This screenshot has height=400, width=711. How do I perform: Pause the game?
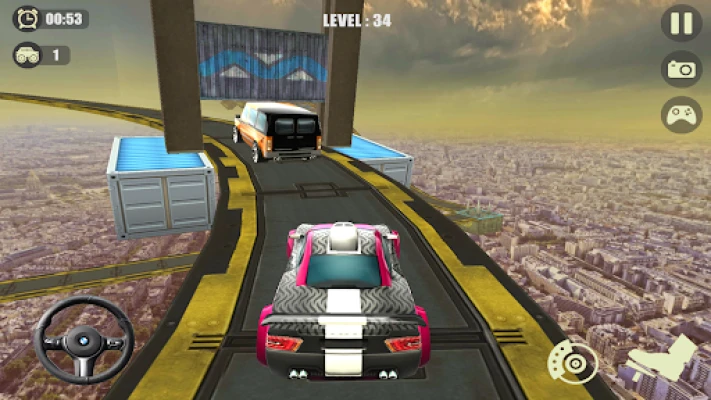click(x=681, y=23)
